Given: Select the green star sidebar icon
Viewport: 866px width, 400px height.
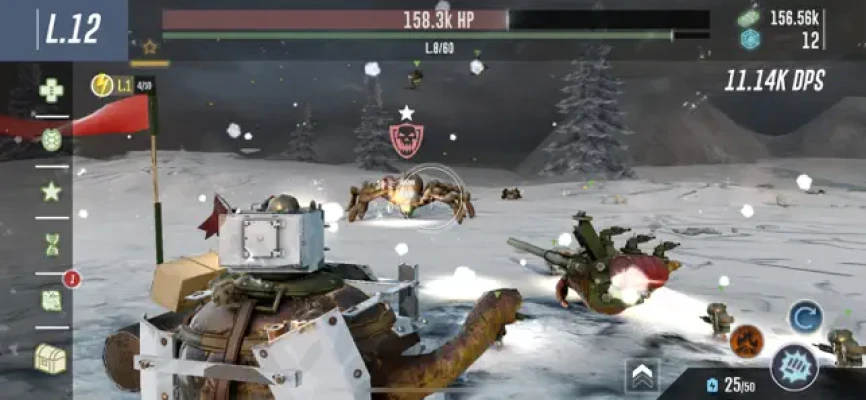Looking at the screenshot, I should click(x=51, y=191).
